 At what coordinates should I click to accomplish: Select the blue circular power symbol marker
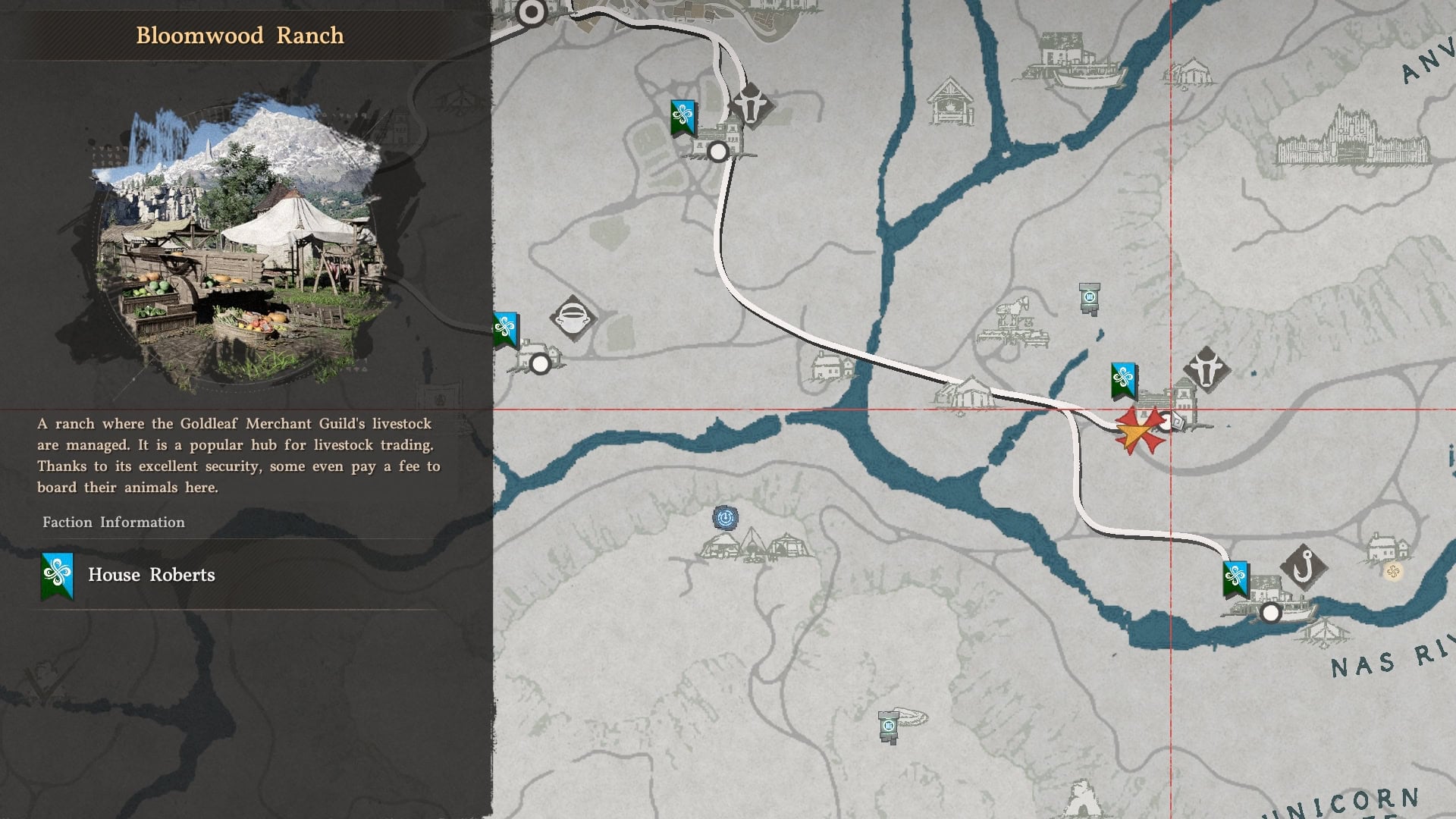[x=726, y=518]
